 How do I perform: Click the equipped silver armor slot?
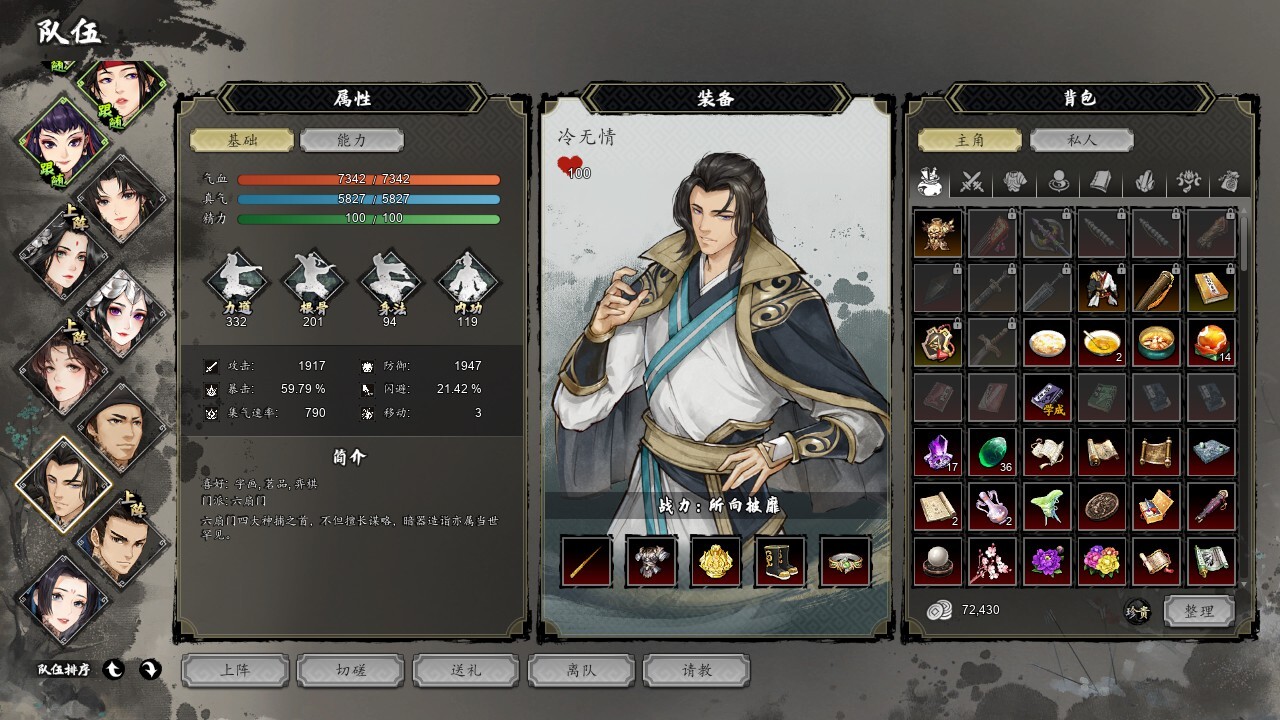pyautogui.click(x=651, y=561)
